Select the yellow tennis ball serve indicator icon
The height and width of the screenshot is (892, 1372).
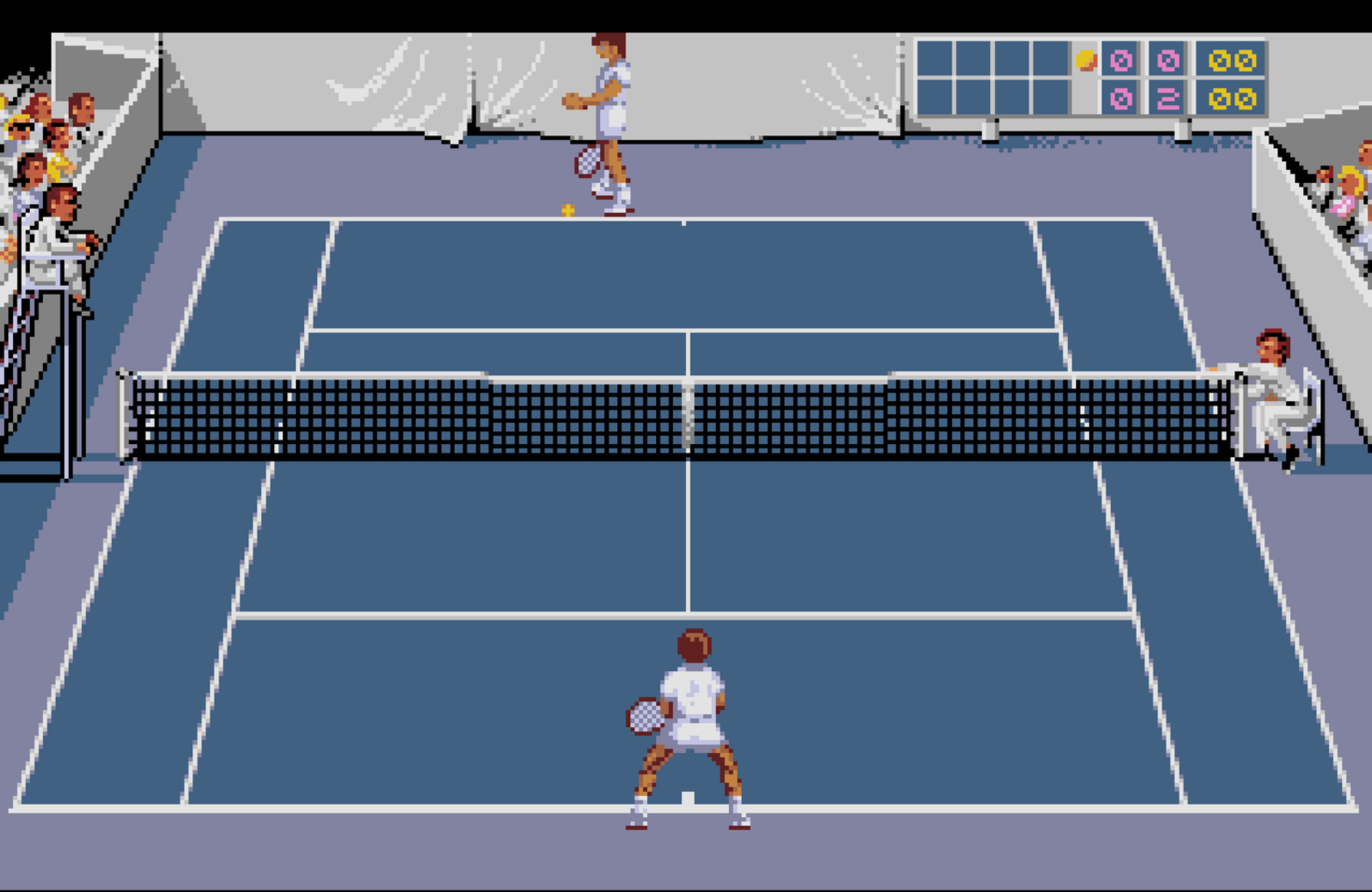pyautogui.click(x=1085, y=61)
